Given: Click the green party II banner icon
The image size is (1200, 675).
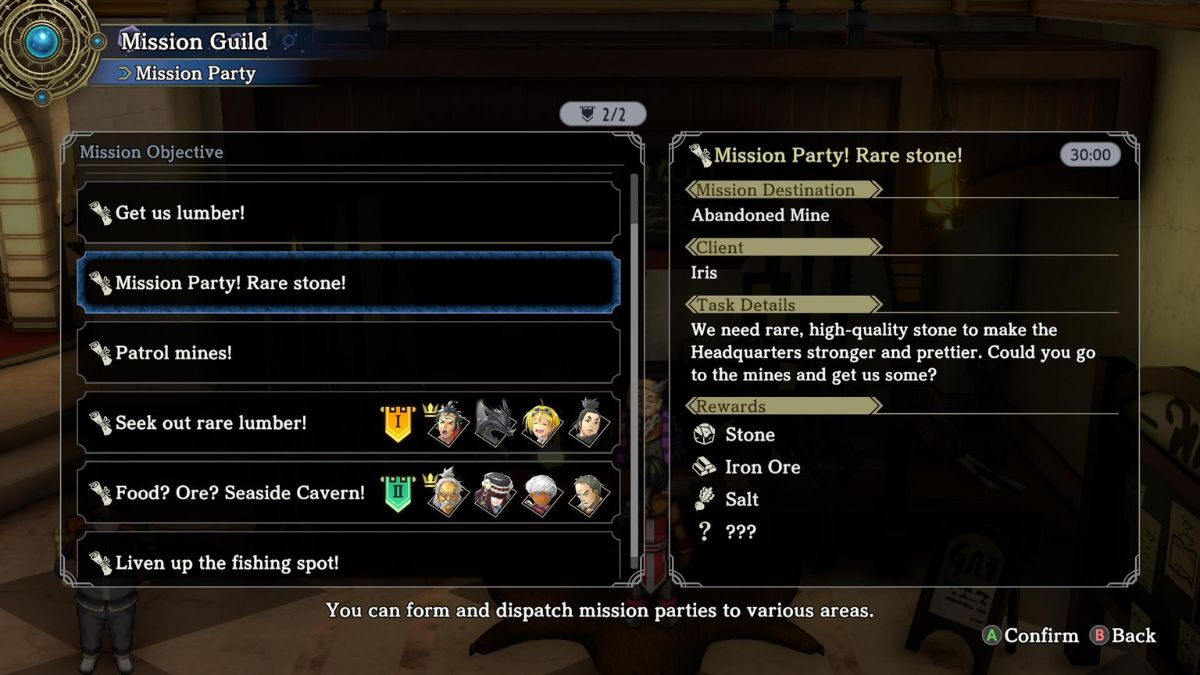Looking at the screenshot, I should [x=397, y=494].
